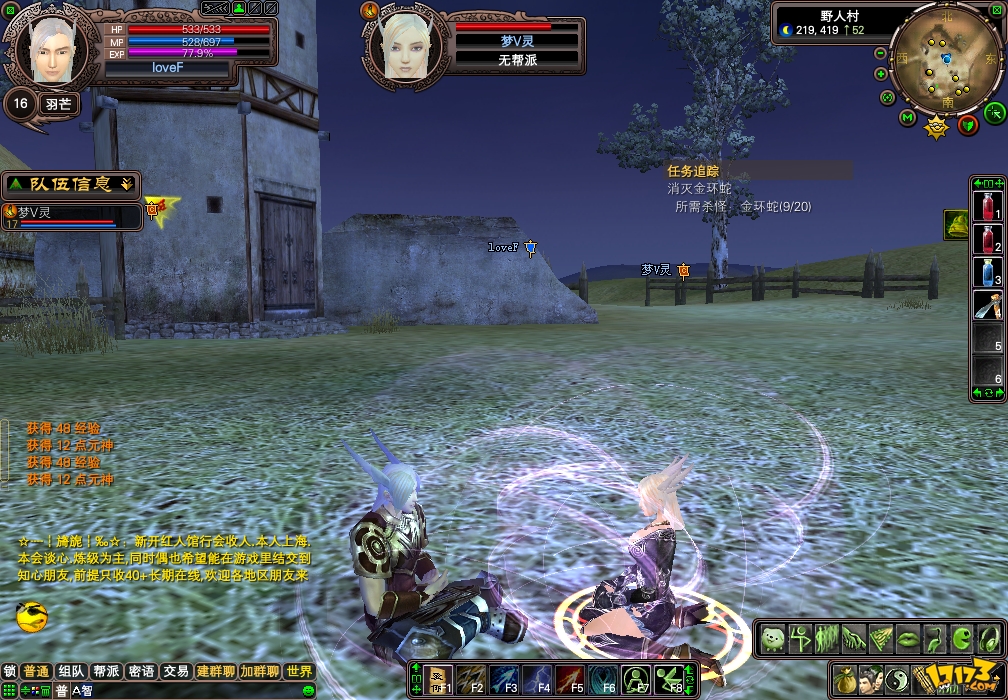
Task: Click the green face emote action icon
Action: (771, 638)
